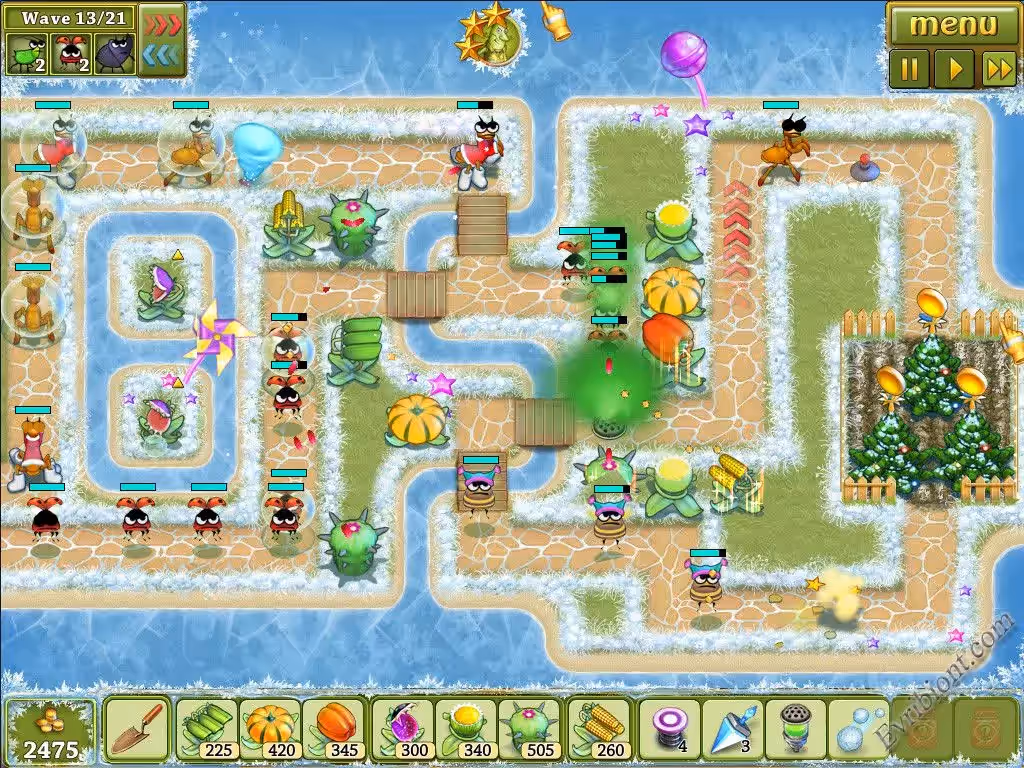Call the next wave with red arrows
1024x768 pixels.
162,23
